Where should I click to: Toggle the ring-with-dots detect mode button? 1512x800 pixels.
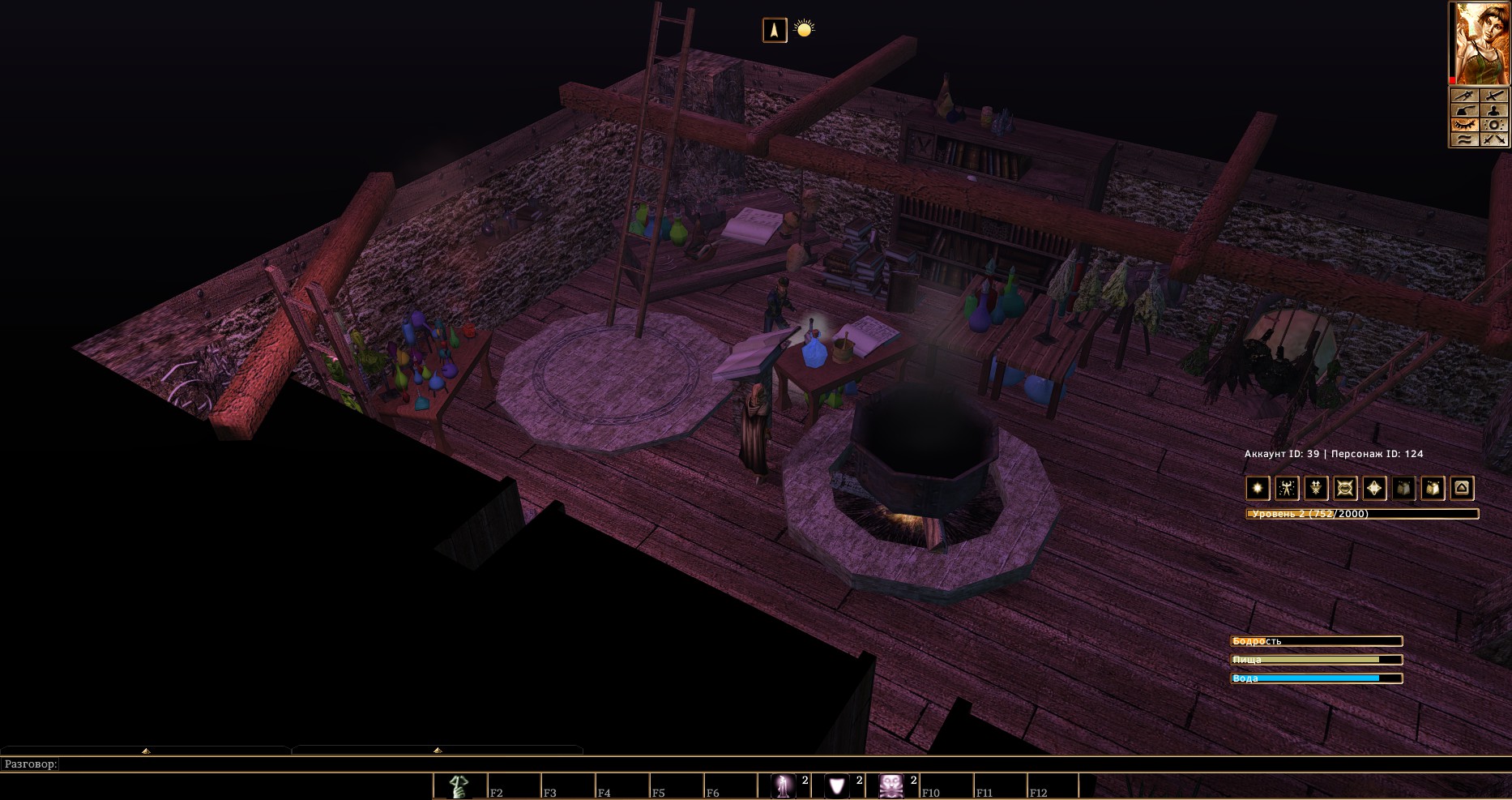(x=1494, y=125)
